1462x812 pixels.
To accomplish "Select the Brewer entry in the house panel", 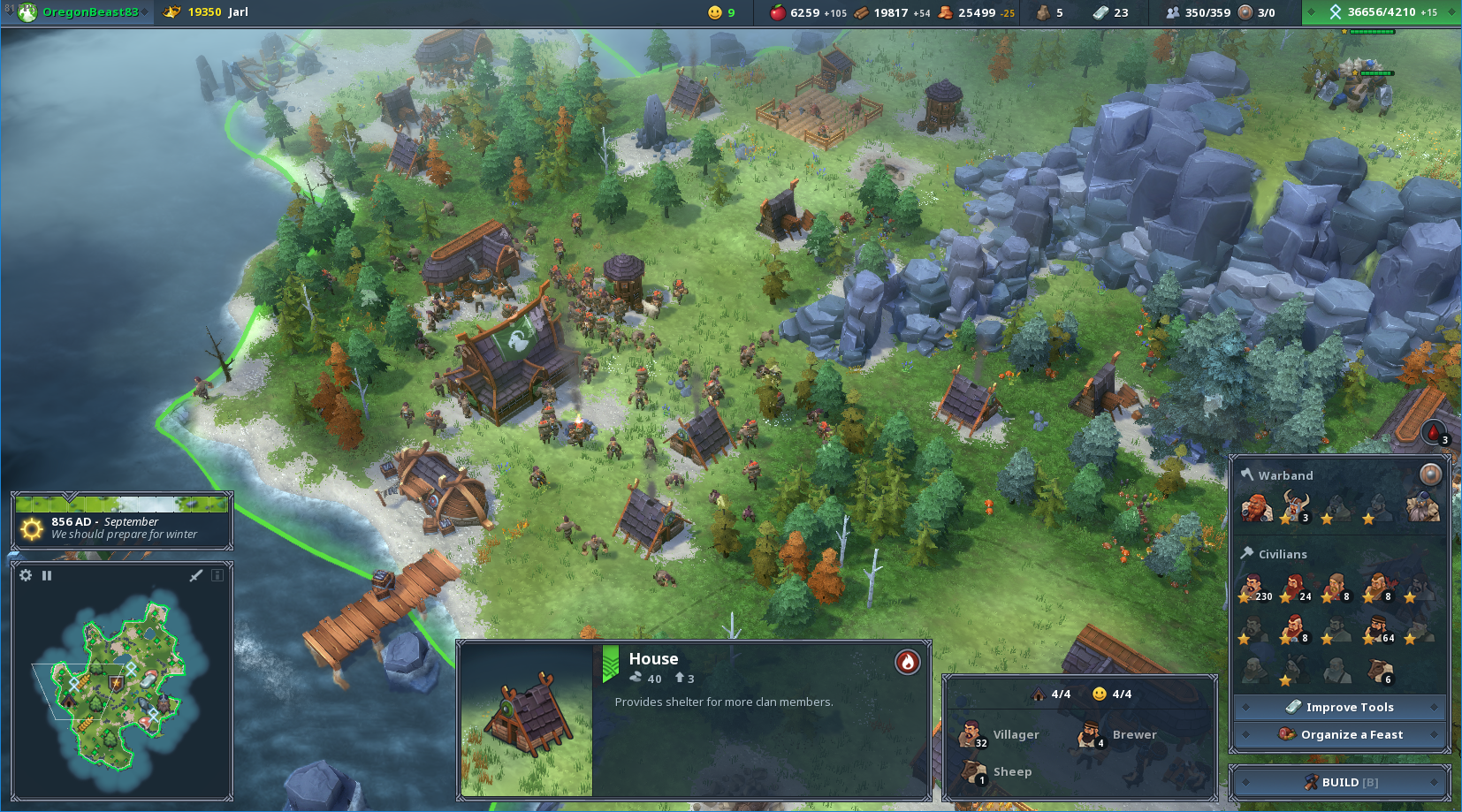I will (1117, 734).
